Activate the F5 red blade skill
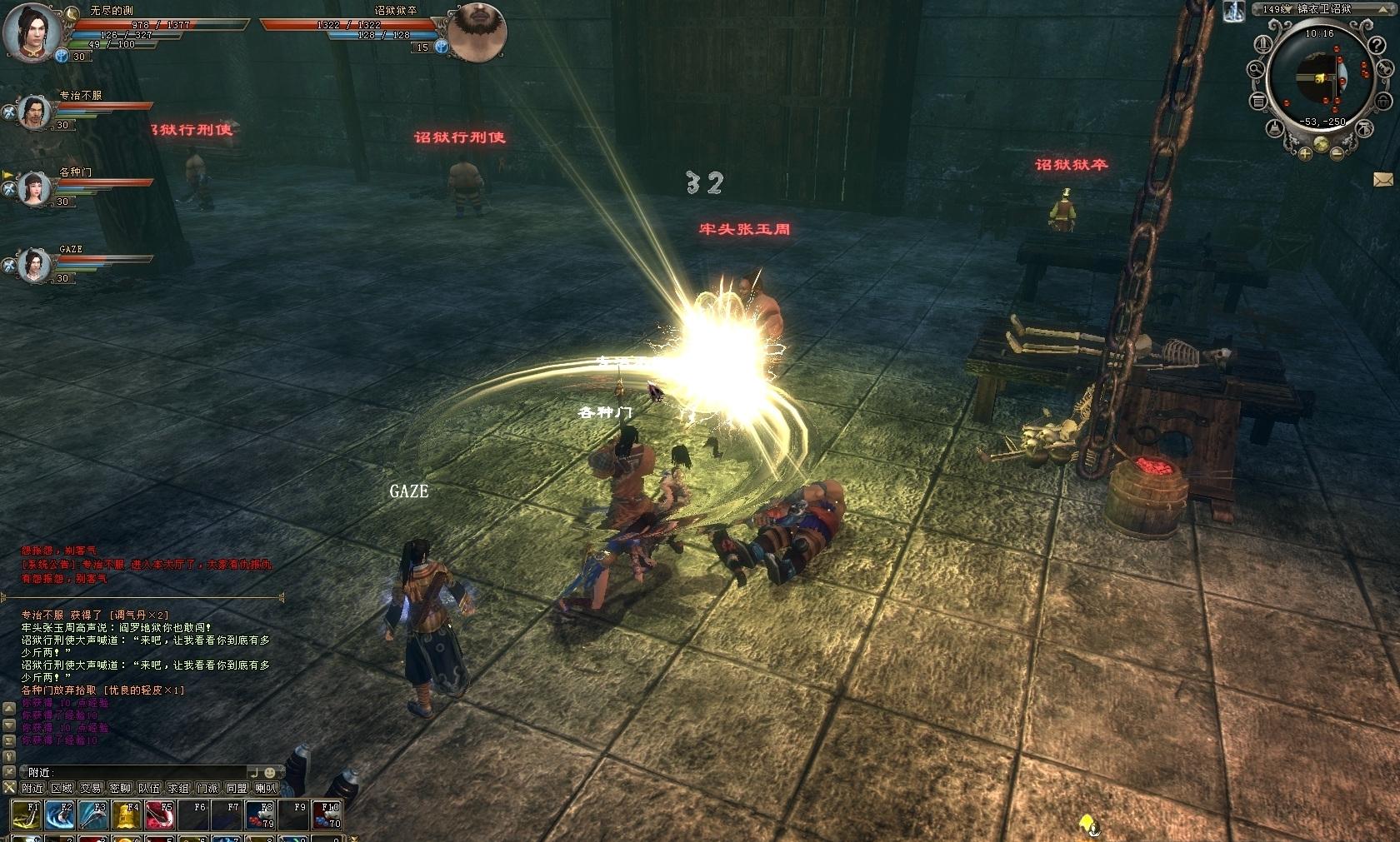This screenshot has width=1400, height=842. pos(160,815)
